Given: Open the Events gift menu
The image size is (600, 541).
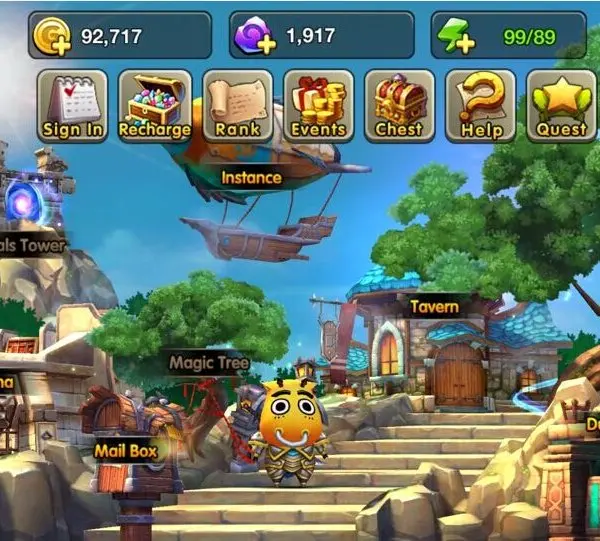Looking at the screenshot, I should coord(318,106).
